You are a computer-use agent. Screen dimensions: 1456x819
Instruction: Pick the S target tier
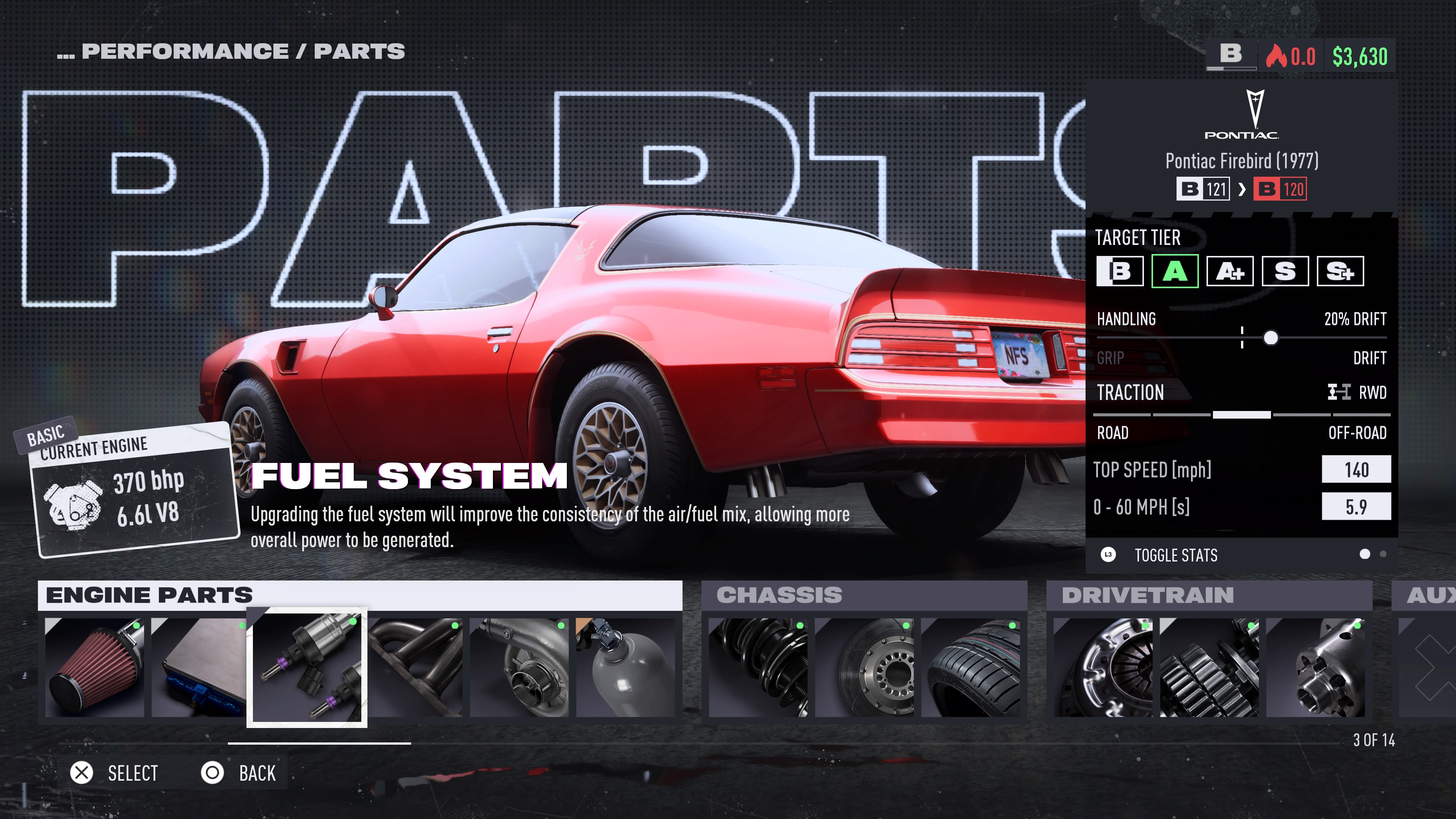click(1285, 271)
